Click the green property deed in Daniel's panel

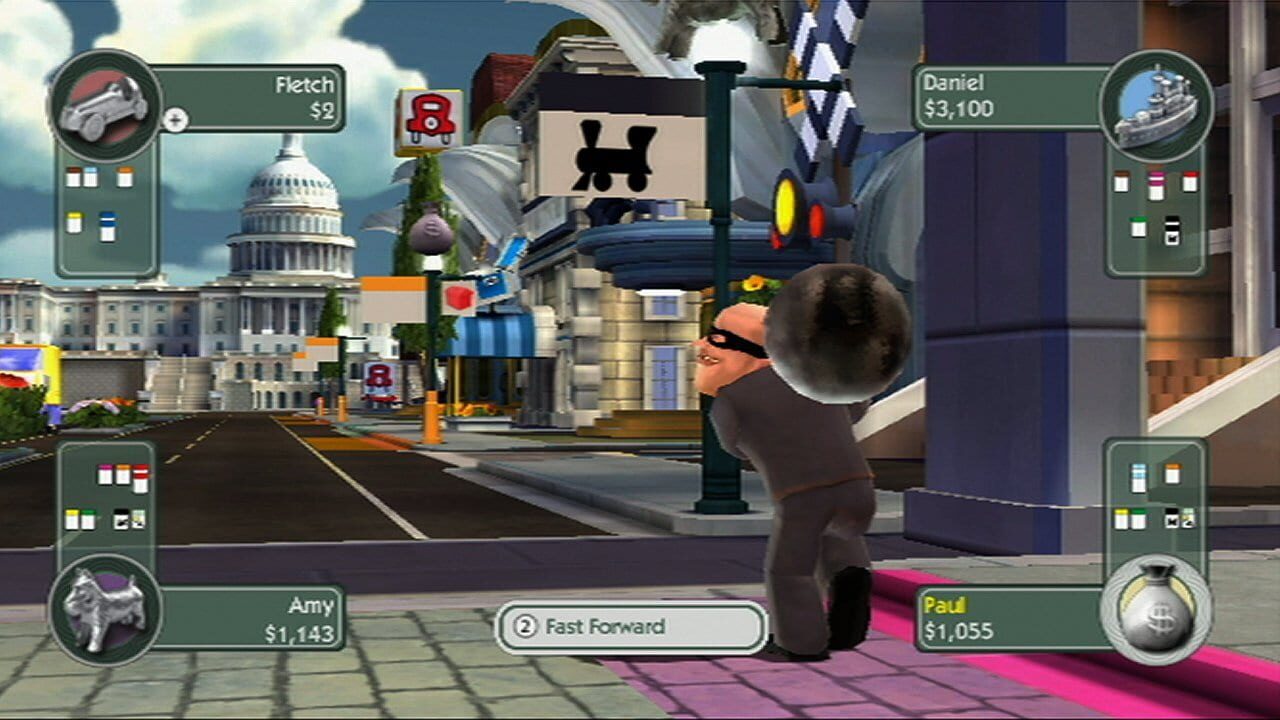(x=1139, y=227)
